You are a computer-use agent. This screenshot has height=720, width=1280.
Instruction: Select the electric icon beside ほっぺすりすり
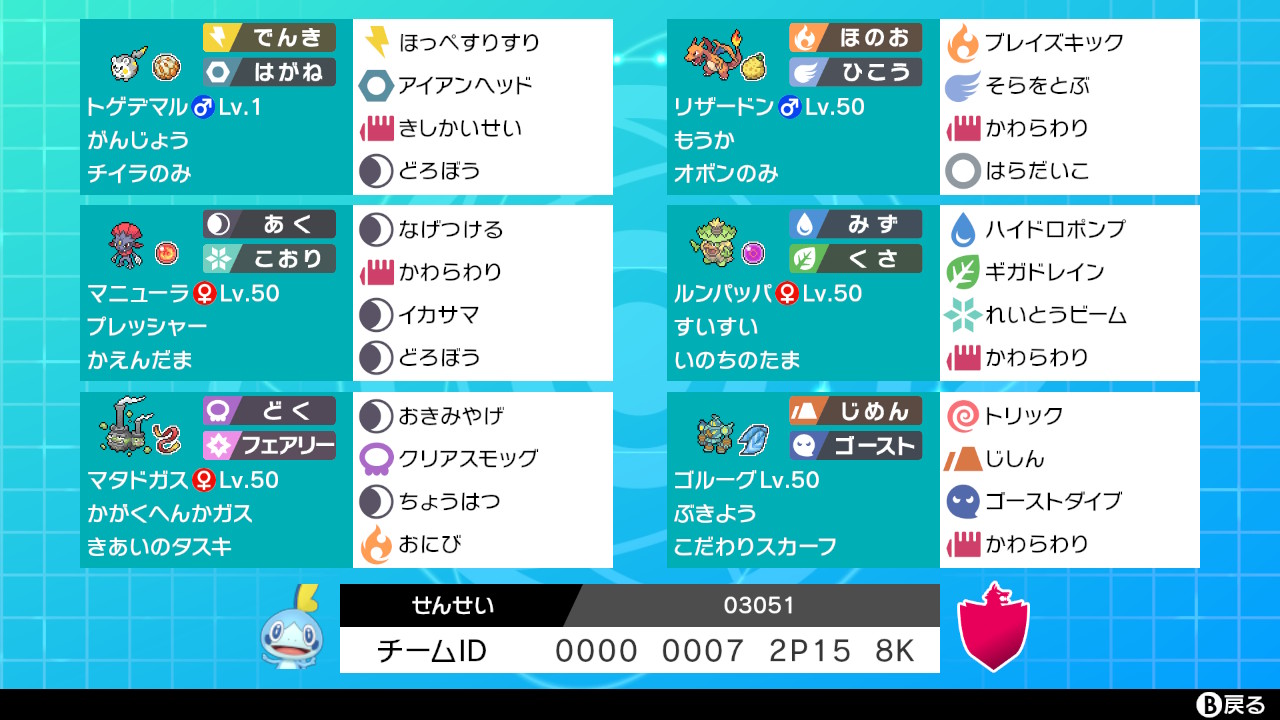tap(375, 44)
